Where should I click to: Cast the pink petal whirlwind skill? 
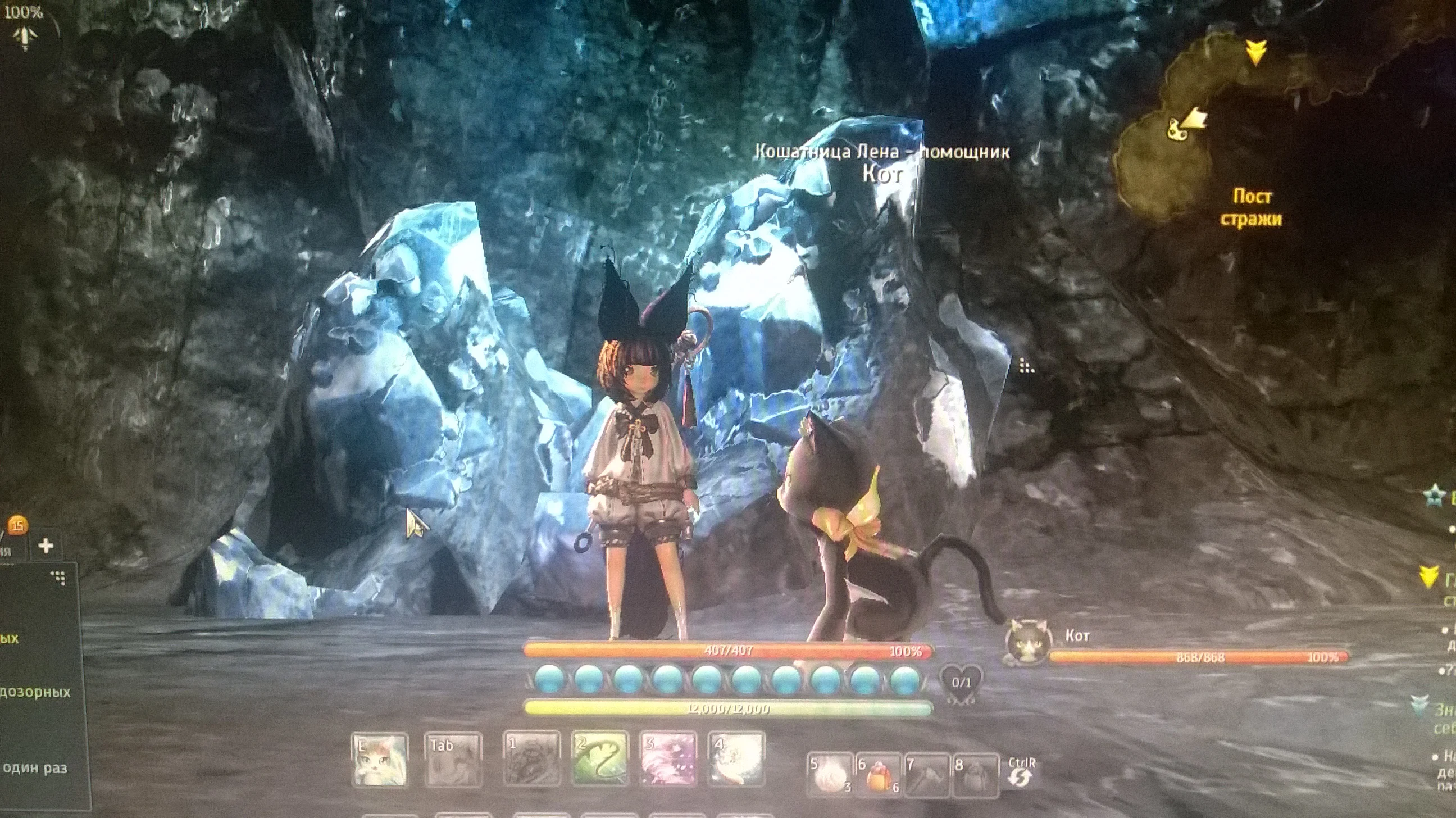pyautogui.click(x=668, y=758)
